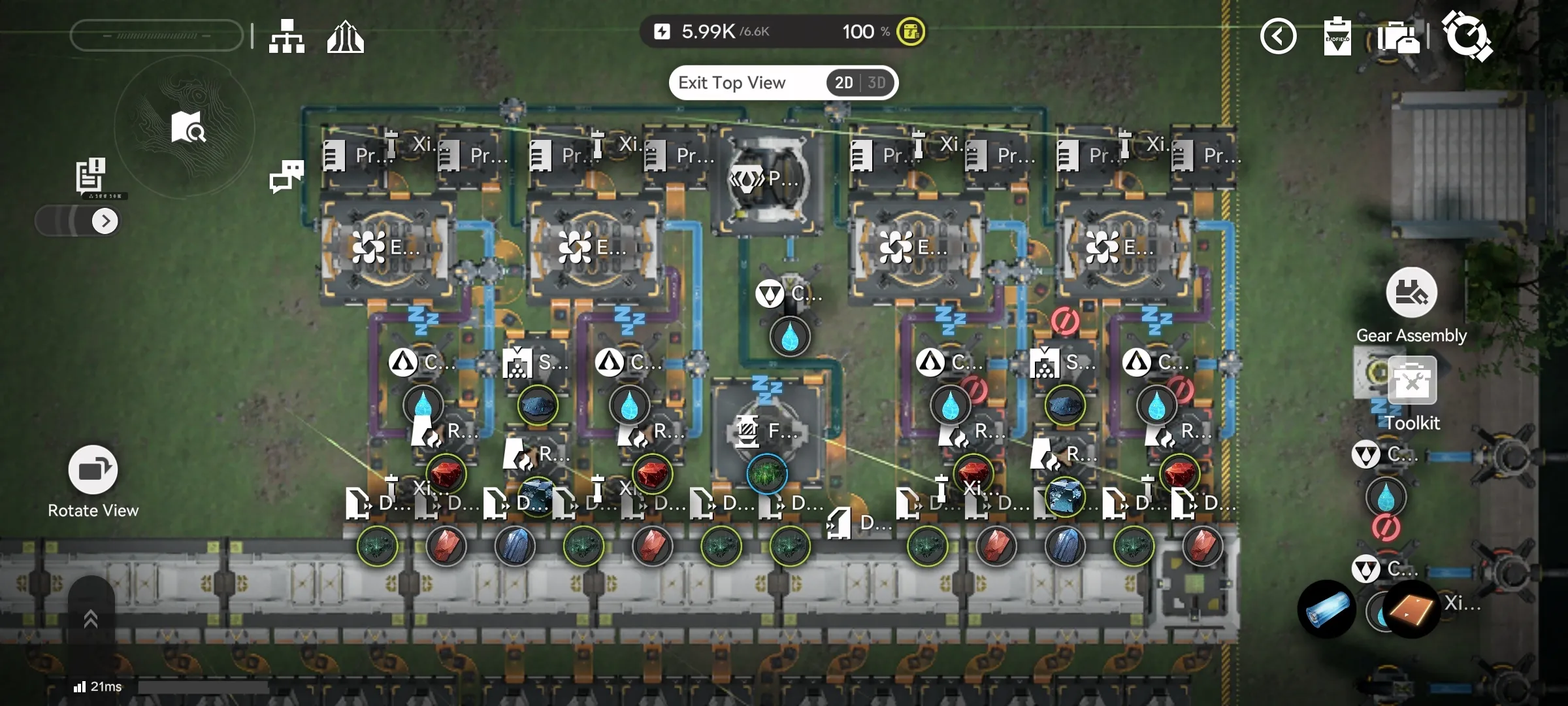The height and width of the screenshot is (706, 1568).
Task: Open the clipboard Endfield tasks icon
Action: click(x=1337, y=37)
